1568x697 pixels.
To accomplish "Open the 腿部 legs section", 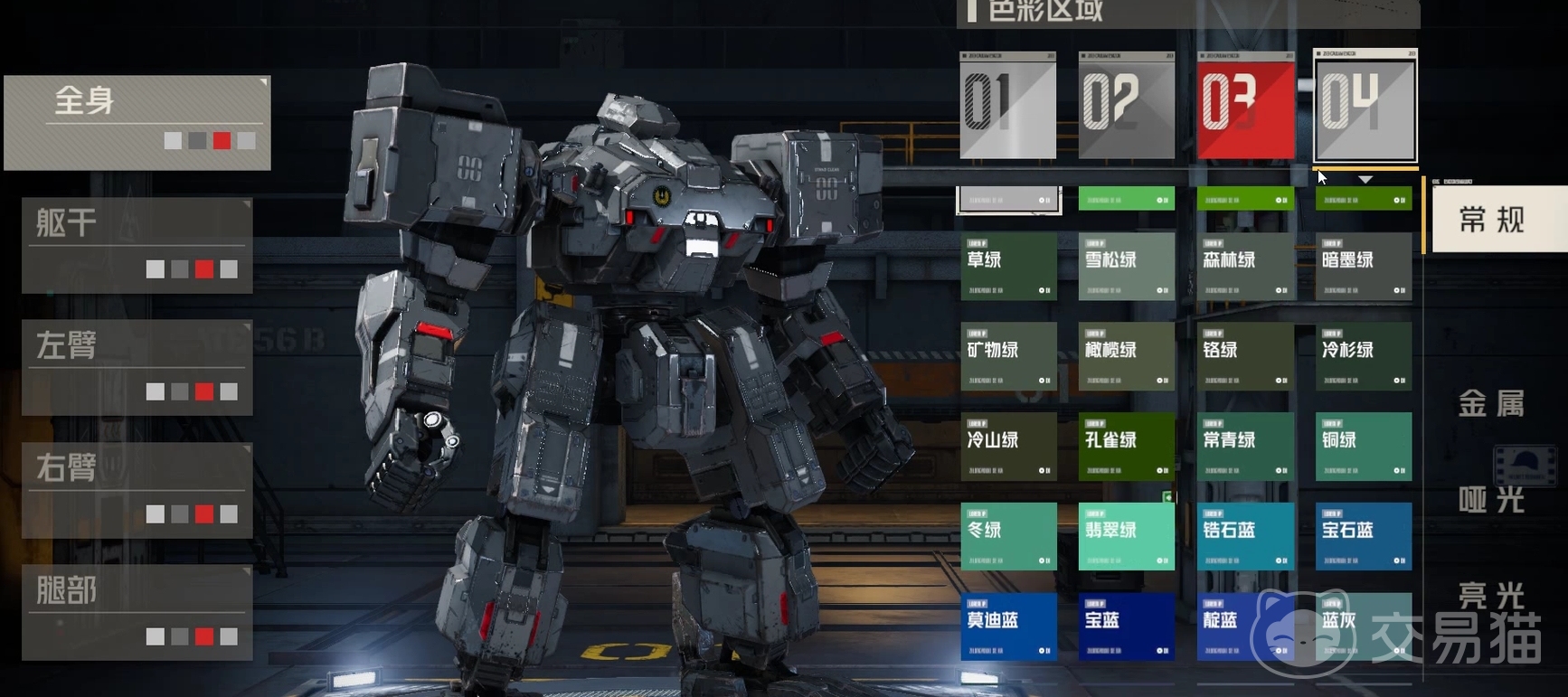I will pos(137,612).
